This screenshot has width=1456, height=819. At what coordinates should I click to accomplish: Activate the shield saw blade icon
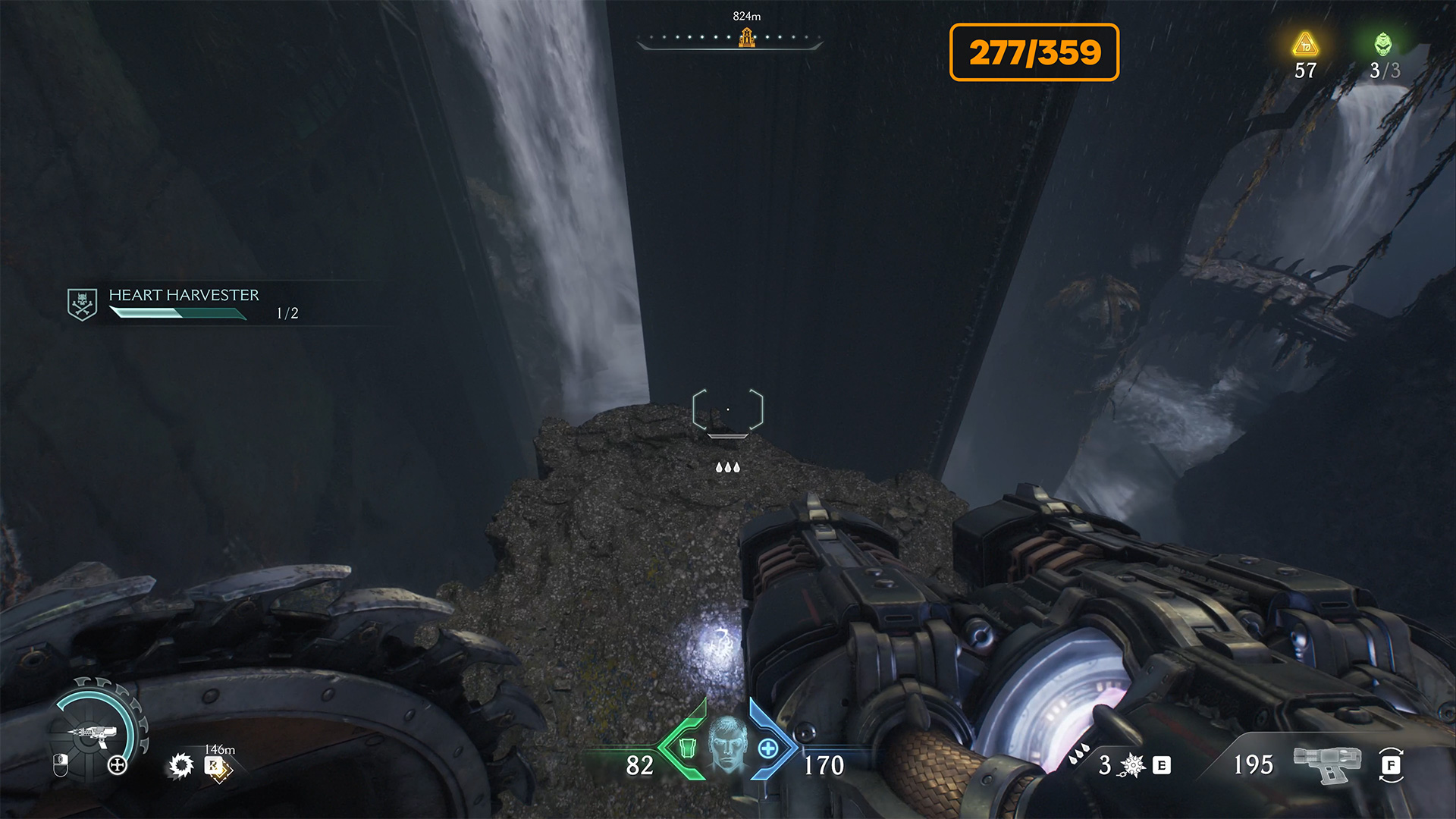point(181,766)
